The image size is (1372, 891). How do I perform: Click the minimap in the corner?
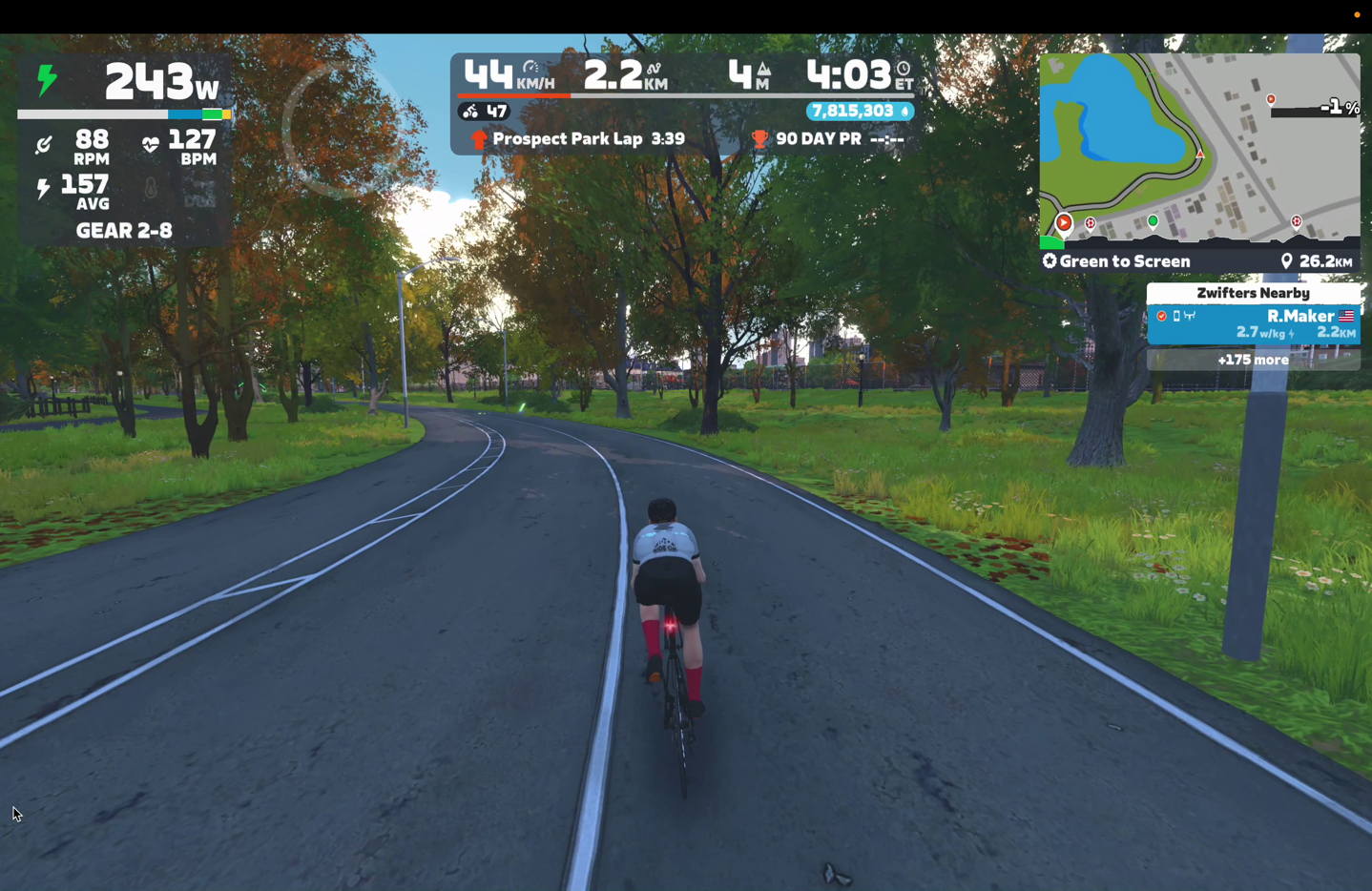coord(1199,148)
